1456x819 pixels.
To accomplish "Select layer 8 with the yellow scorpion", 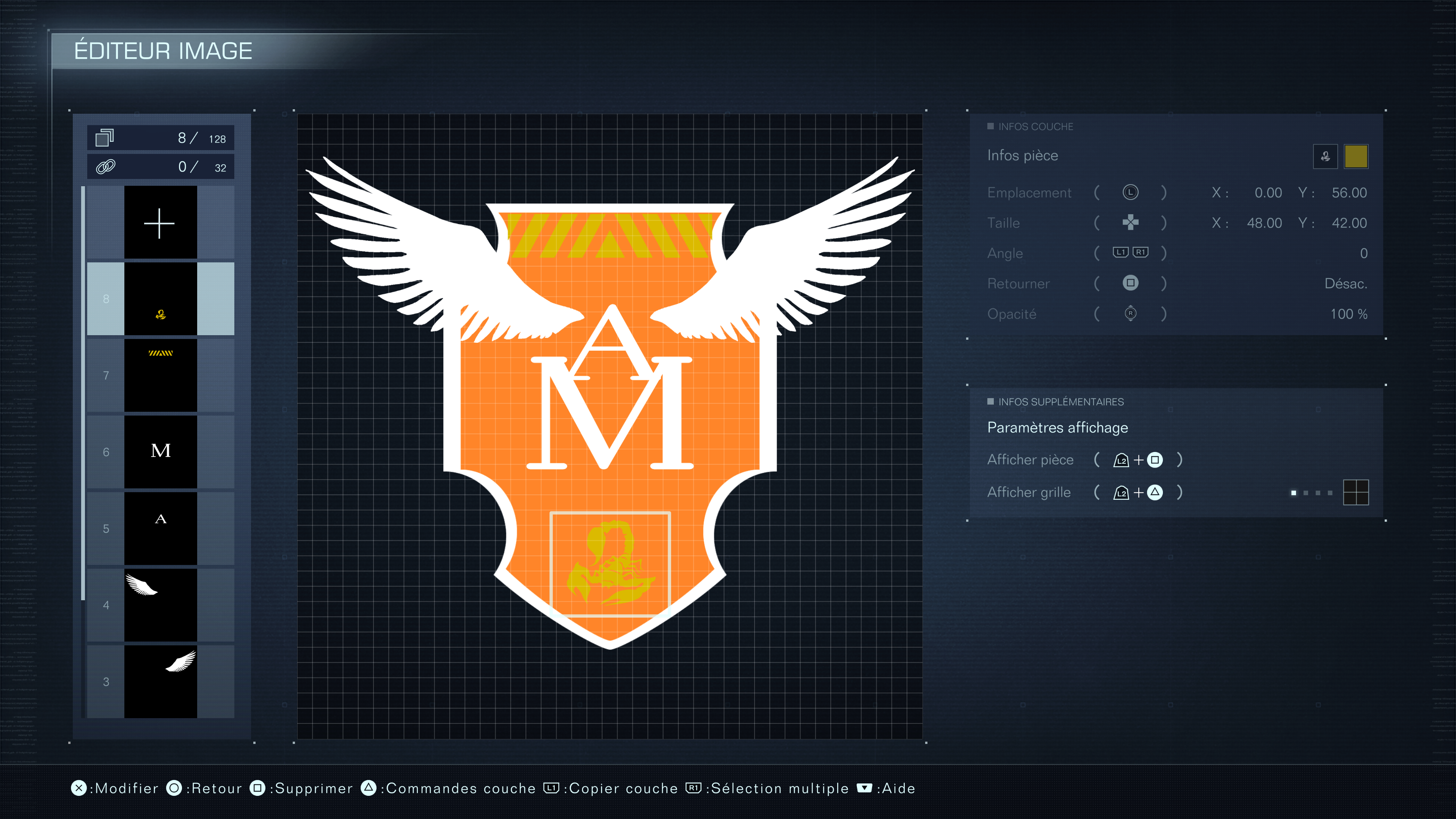I will 160,299.
